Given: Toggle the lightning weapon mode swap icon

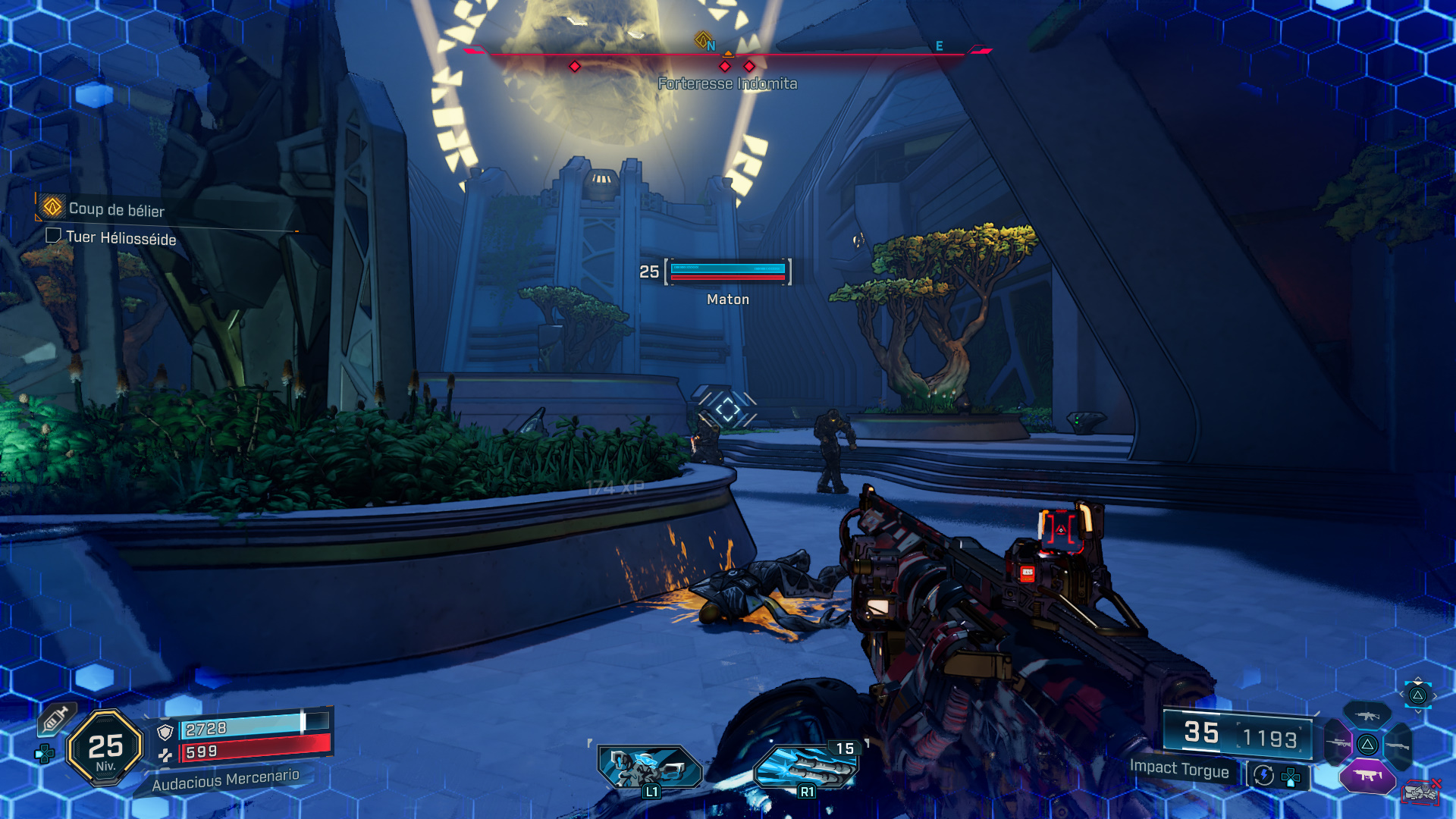Looking at the screenshot, I should (x=1263, y=775).
